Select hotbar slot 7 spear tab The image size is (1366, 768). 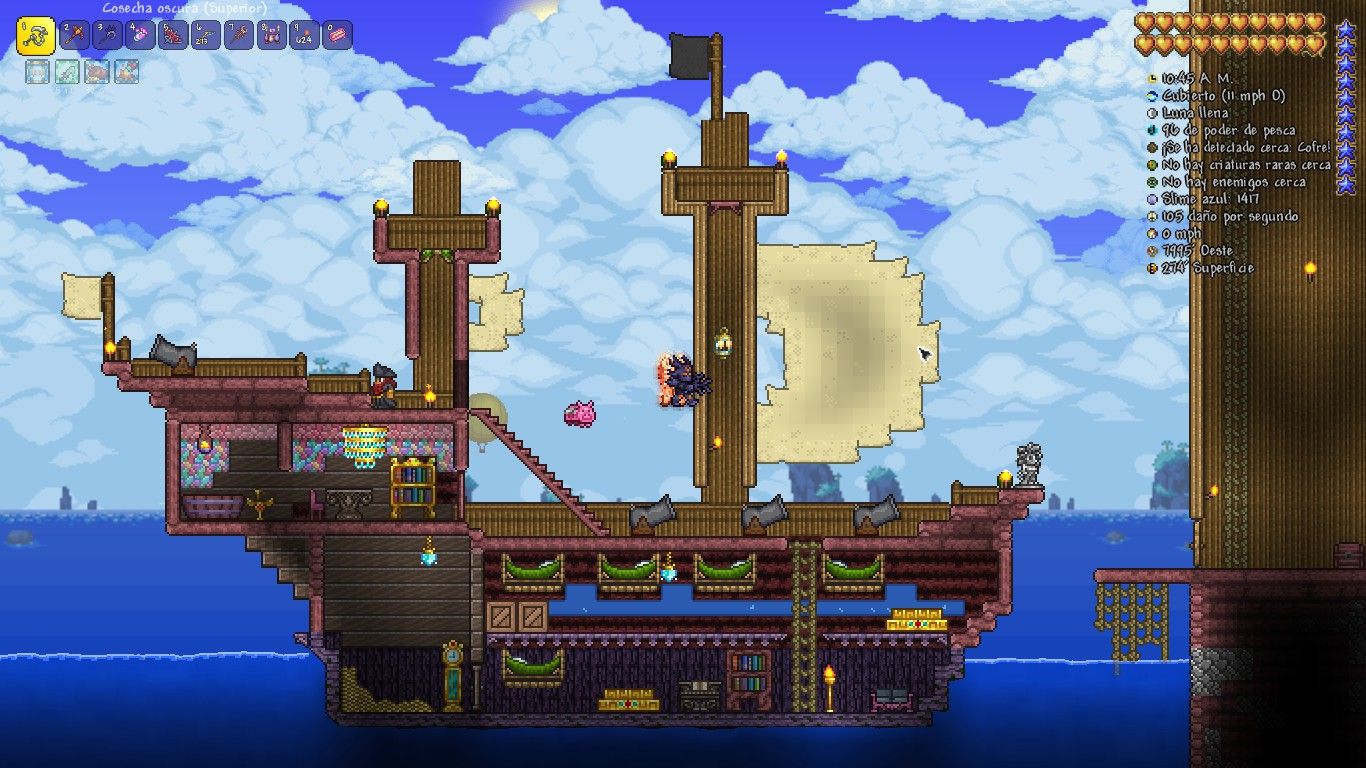pyautogui.click(x=237, y=36)
